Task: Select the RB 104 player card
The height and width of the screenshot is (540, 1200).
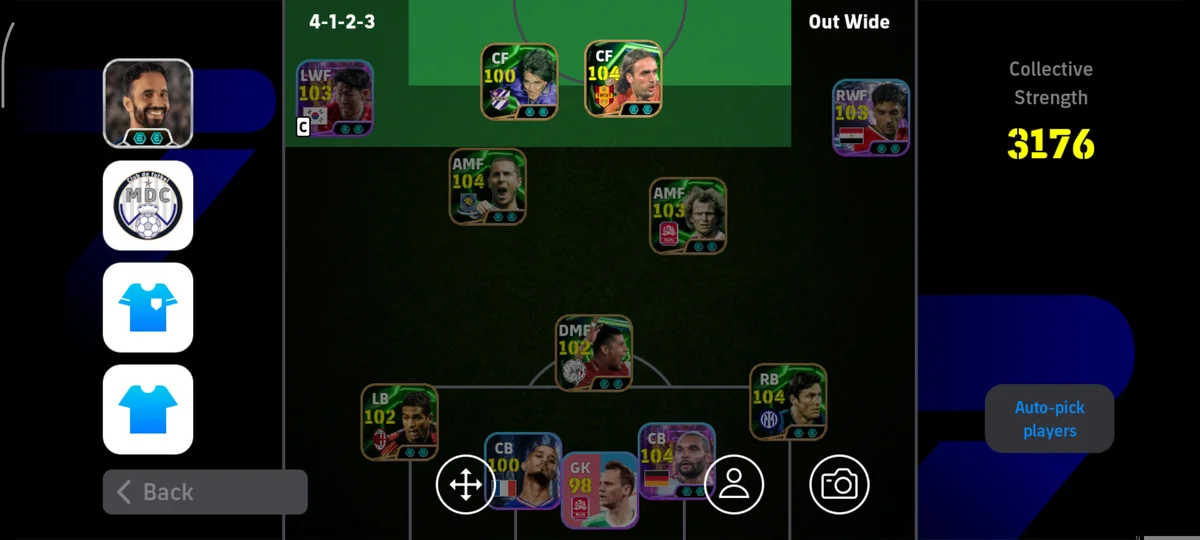Action: (x=788, y=401)
